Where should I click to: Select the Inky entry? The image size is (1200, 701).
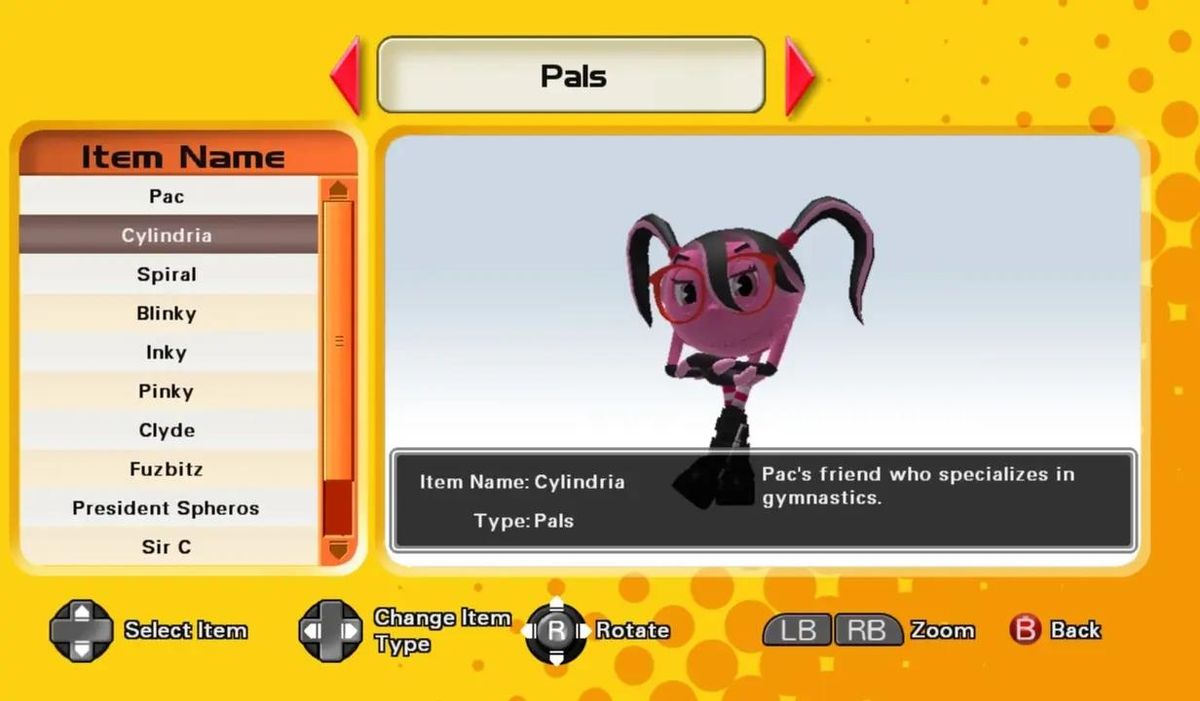(x=167, y=352)
